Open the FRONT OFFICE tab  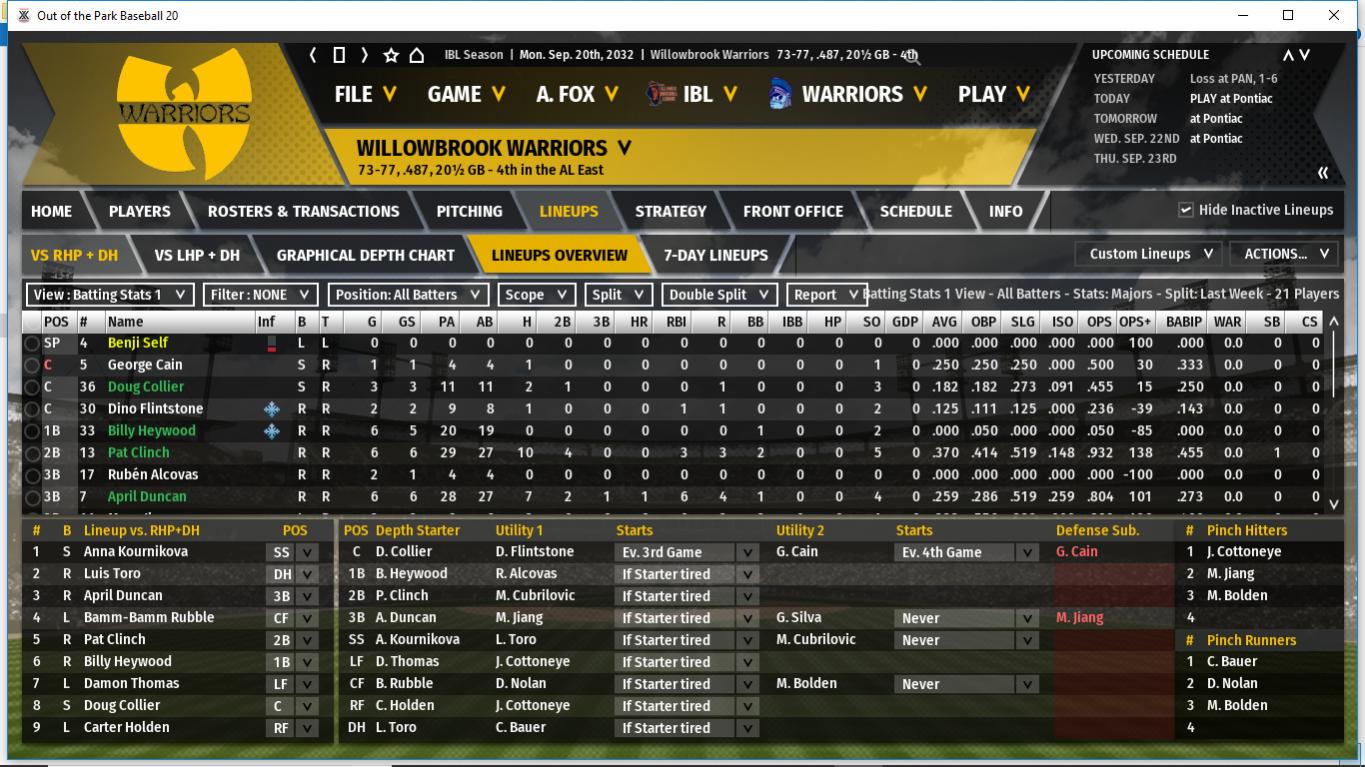(x=792, y=211)
